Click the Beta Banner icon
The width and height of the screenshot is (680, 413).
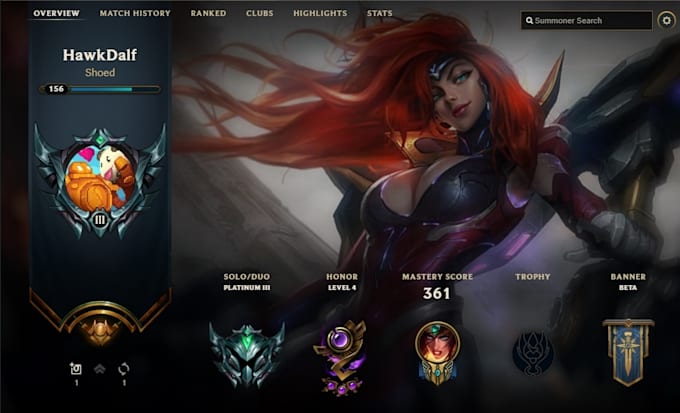pos(628,352)
